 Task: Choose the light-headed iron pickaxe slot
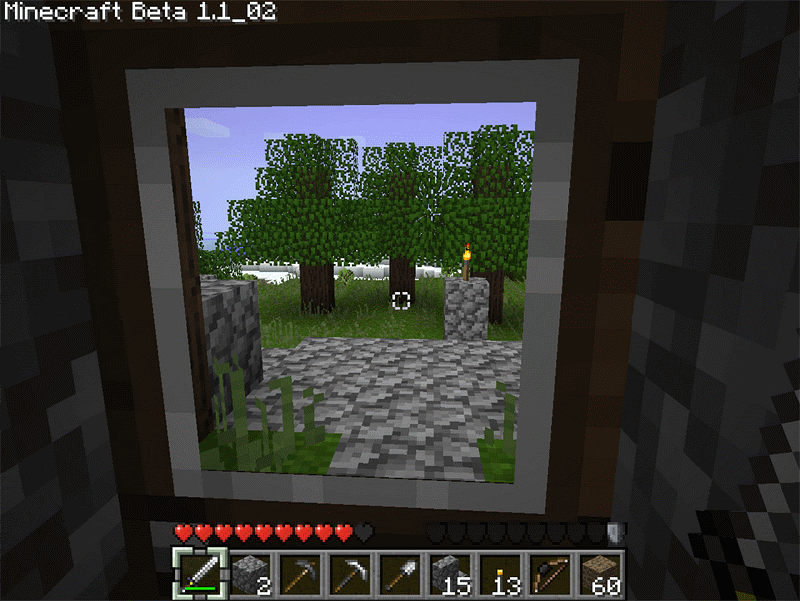coord(350,572)
